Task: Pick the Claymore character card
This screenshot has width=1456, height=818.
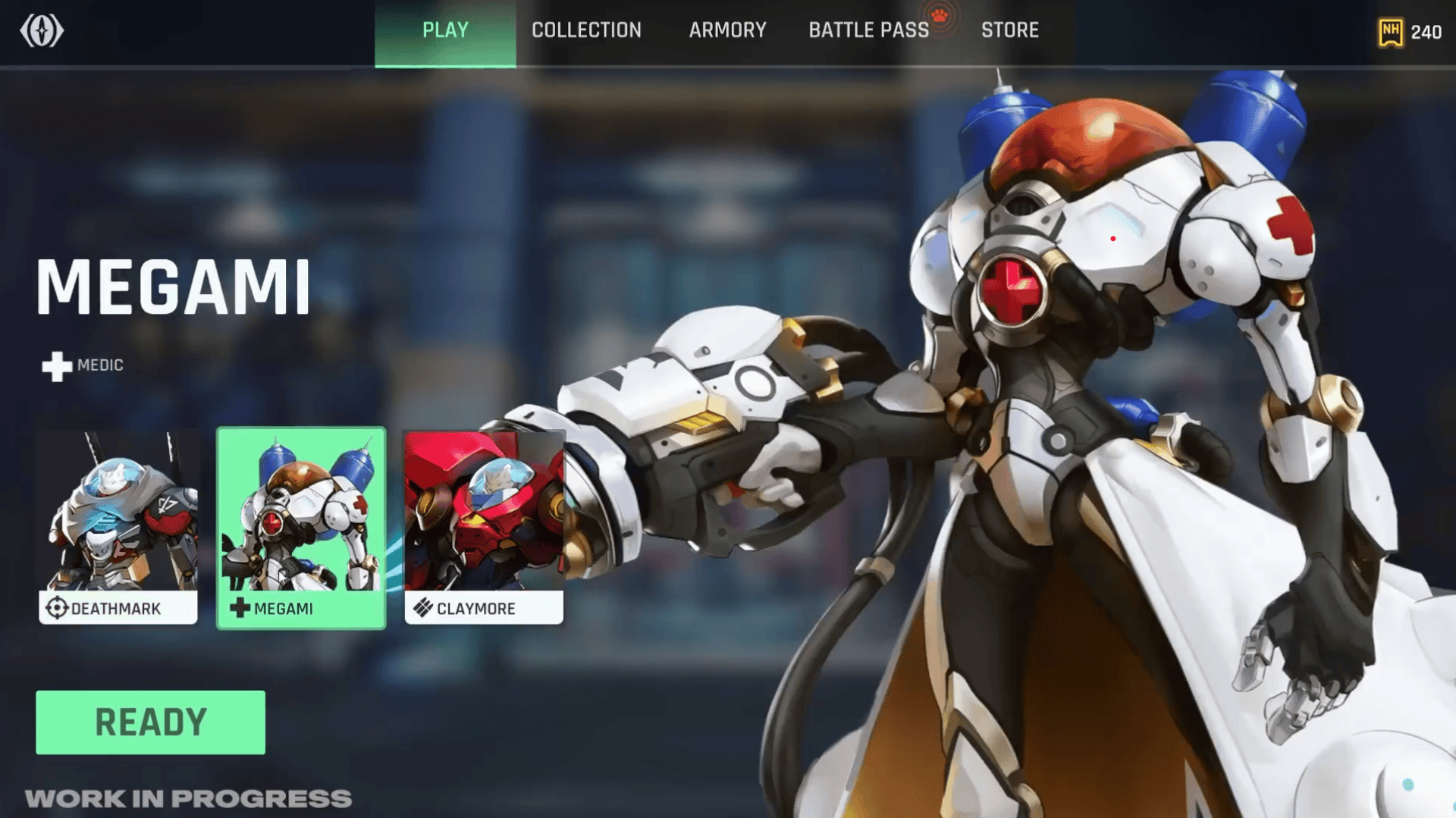Action: [484, 528]
